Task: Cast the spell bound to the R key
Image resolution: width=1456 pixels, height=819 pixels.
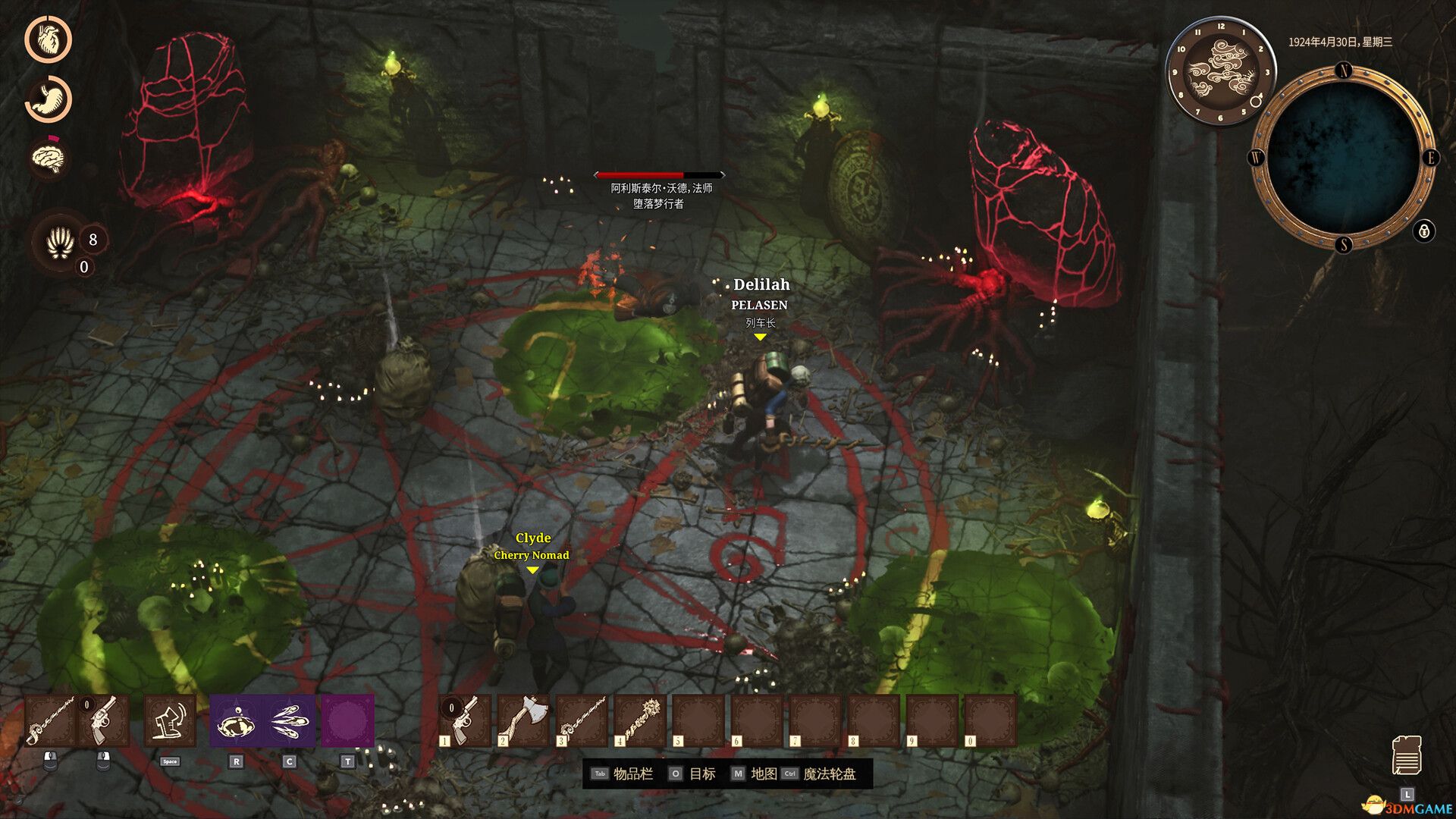Action: pyautogui.click(x=236, y=720)
